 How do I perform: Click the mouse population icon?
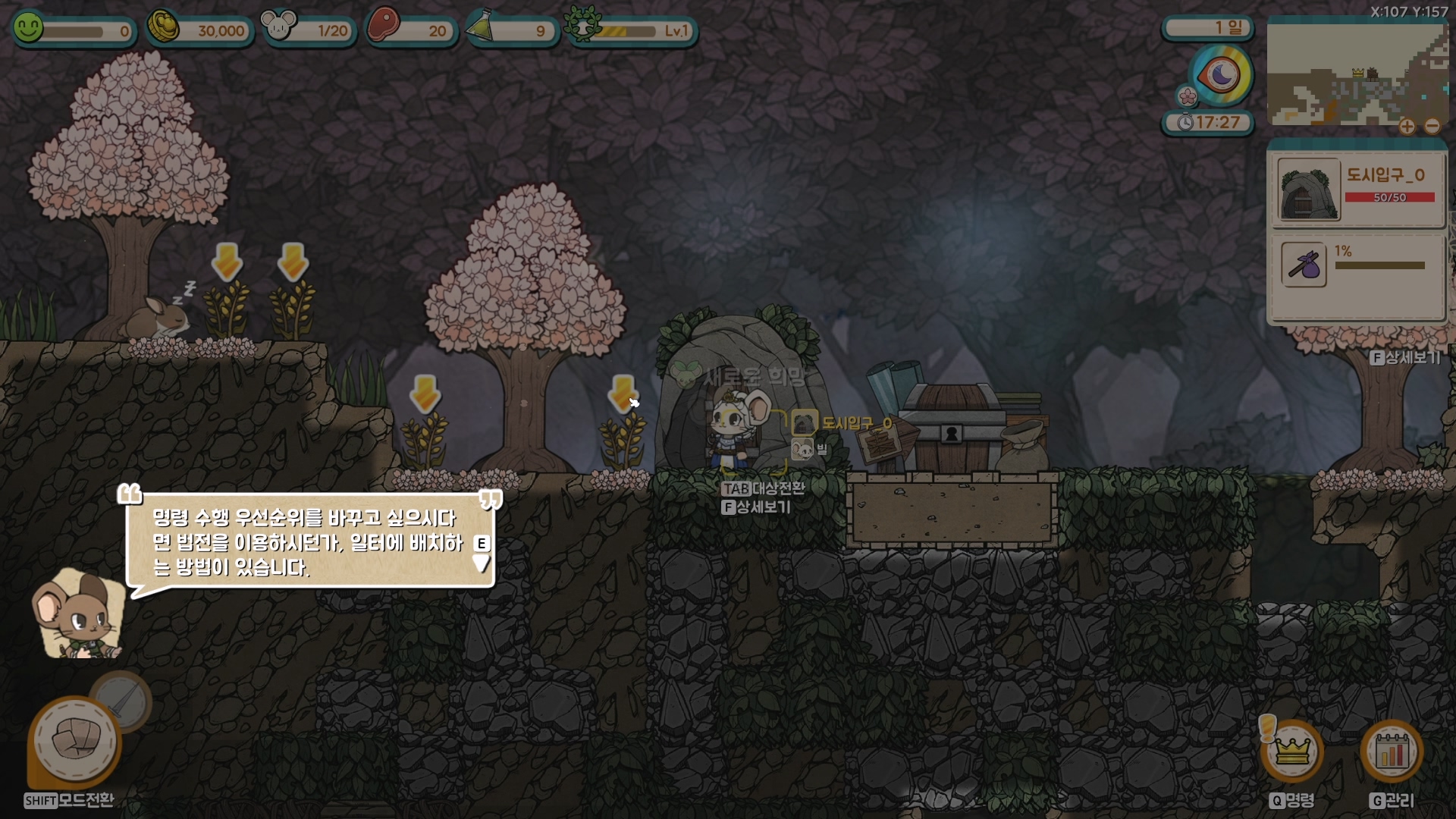[278, 27]
